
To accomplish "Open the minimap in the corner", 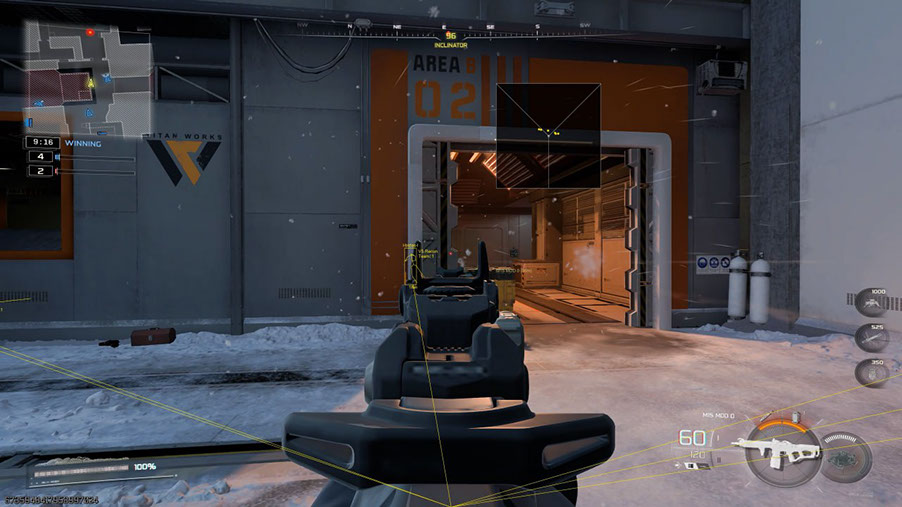I will [x=87, y=77].
